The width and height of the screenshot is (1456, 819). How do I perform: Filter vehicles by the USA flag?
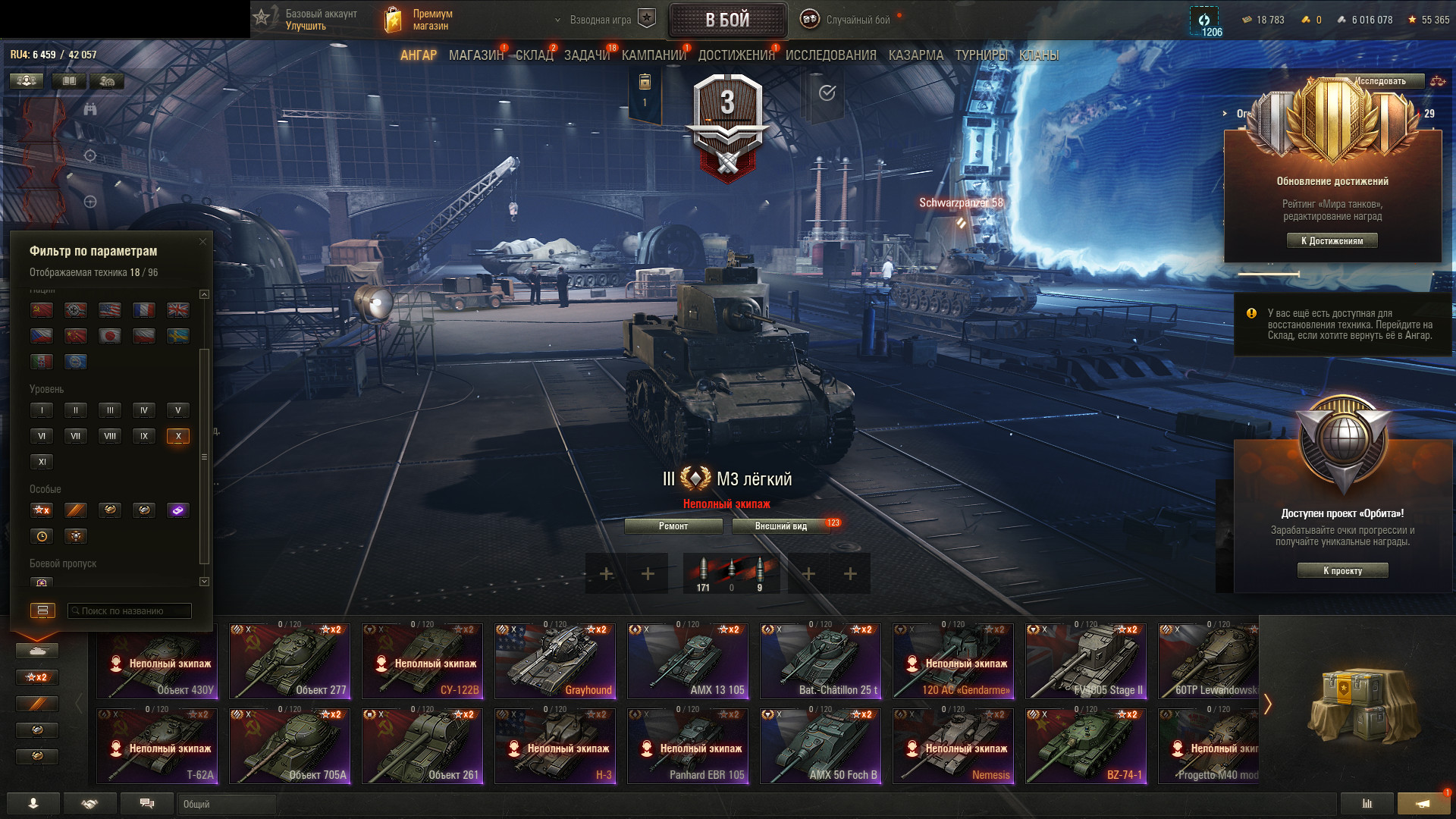(x=110, y=310)
